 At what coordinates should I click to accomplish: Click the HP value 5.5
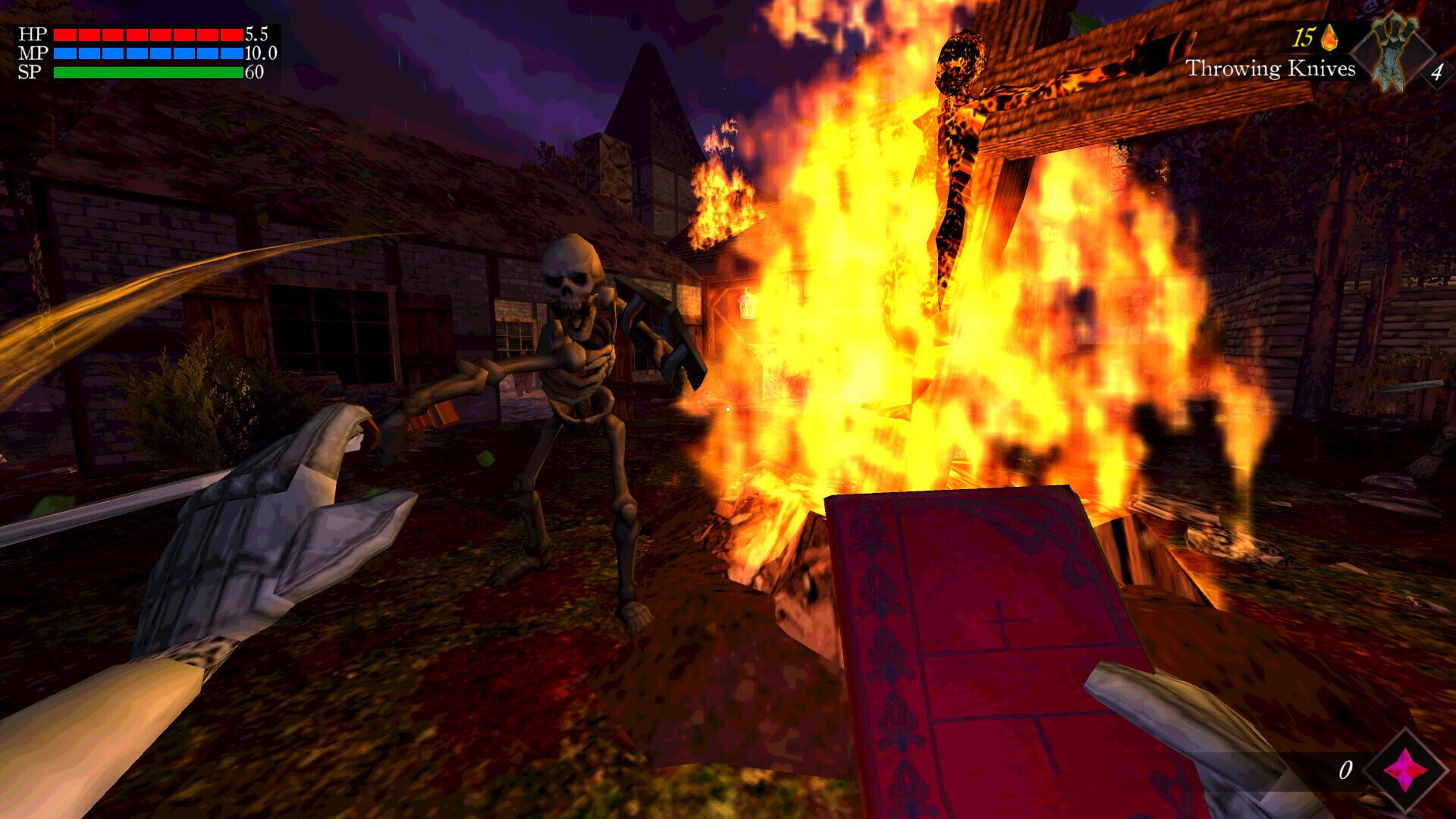(255, 33)
